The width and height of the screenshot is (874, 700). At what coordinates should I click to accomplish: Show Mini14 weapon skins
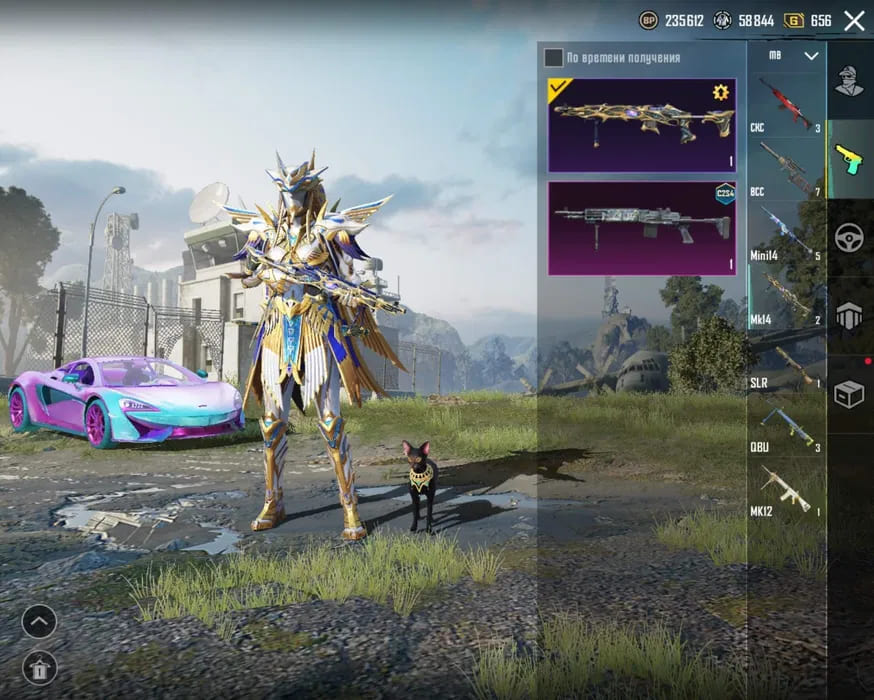click(x=786, y=233)
